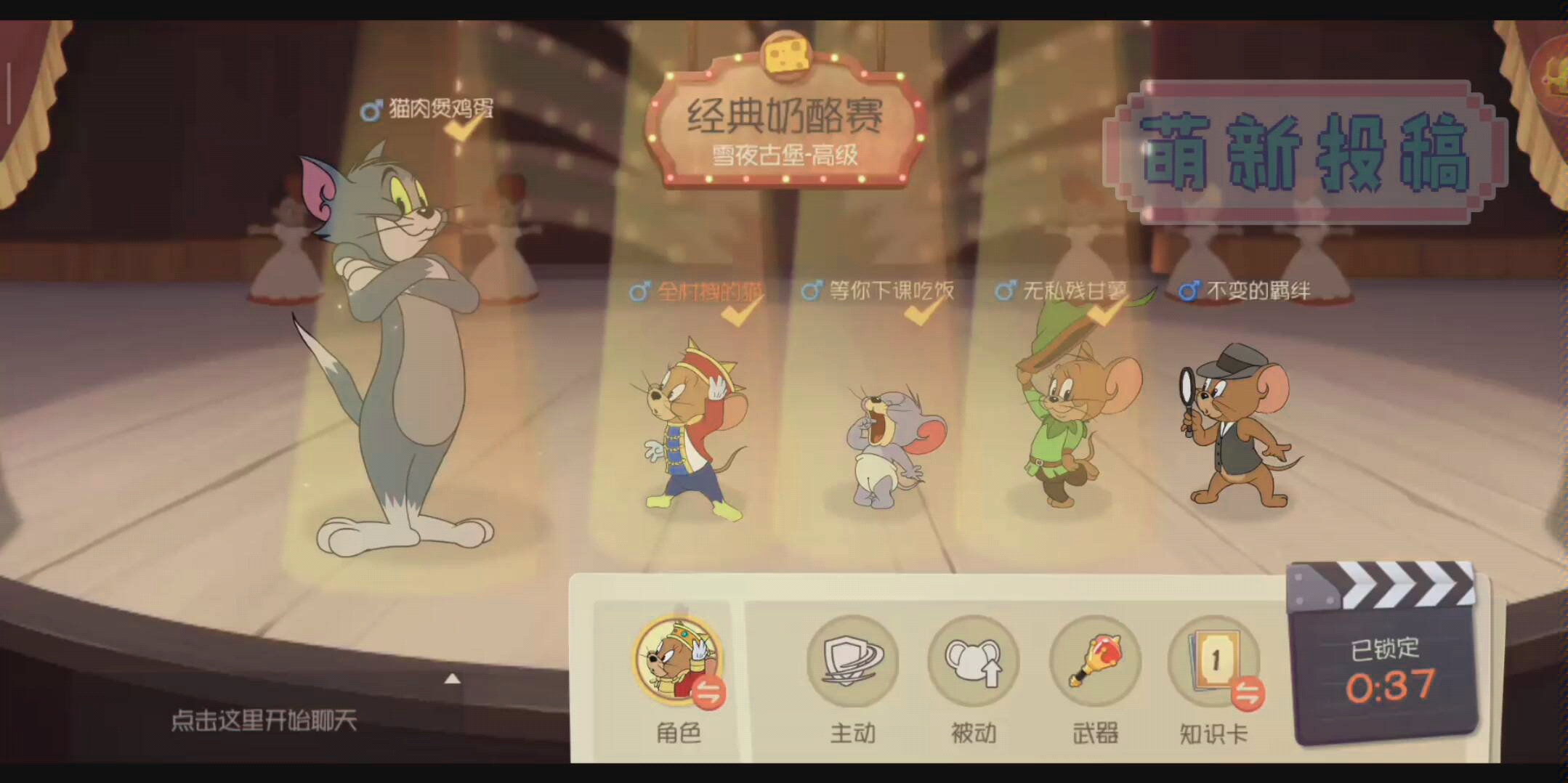Tap the male gender symbol beside 不变的羁绊
Image resolution: width=1568 pixels, height=783 pixels.
coord(1189,289)
